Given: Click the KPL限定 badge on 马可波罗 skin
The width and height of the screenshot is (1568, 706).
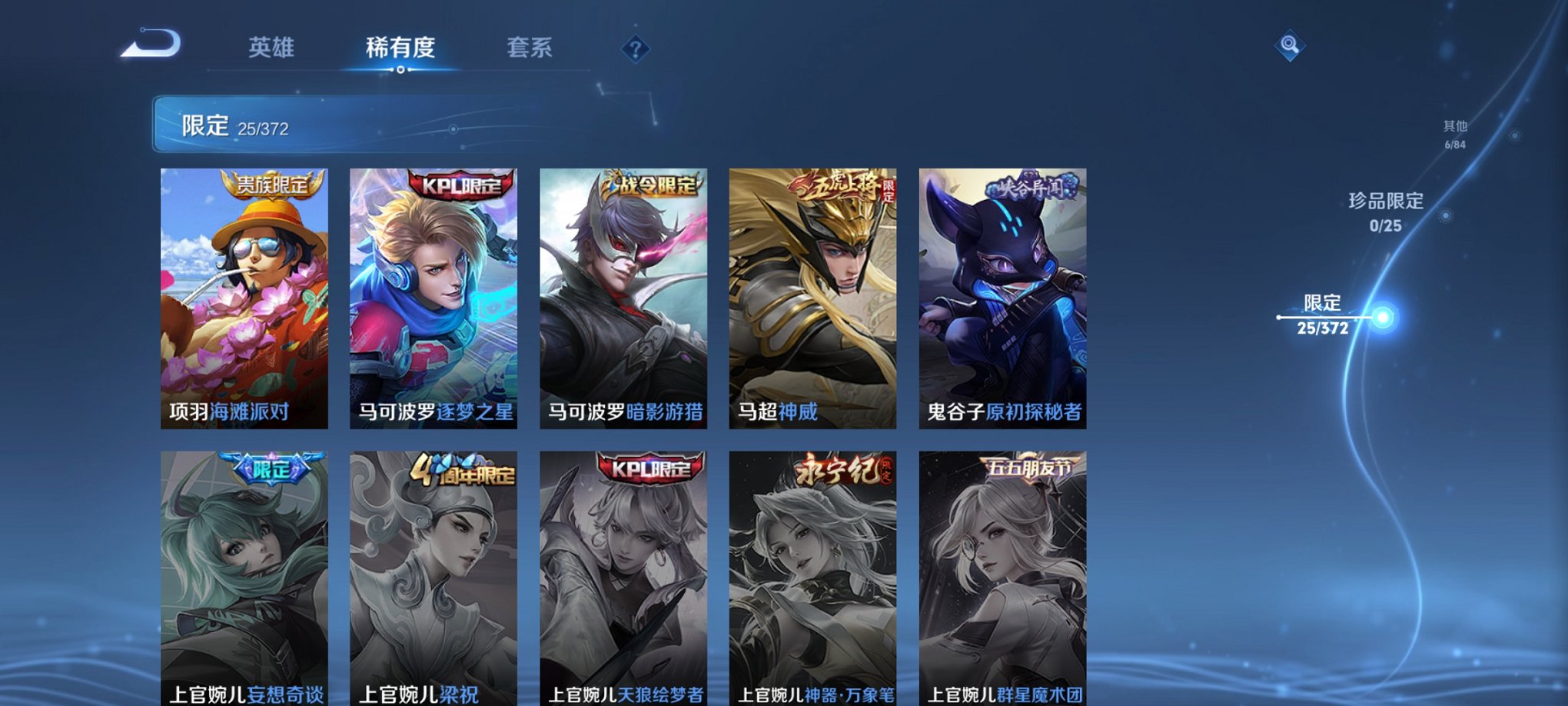Looking at the screenshot, I should tap(462, 185).
